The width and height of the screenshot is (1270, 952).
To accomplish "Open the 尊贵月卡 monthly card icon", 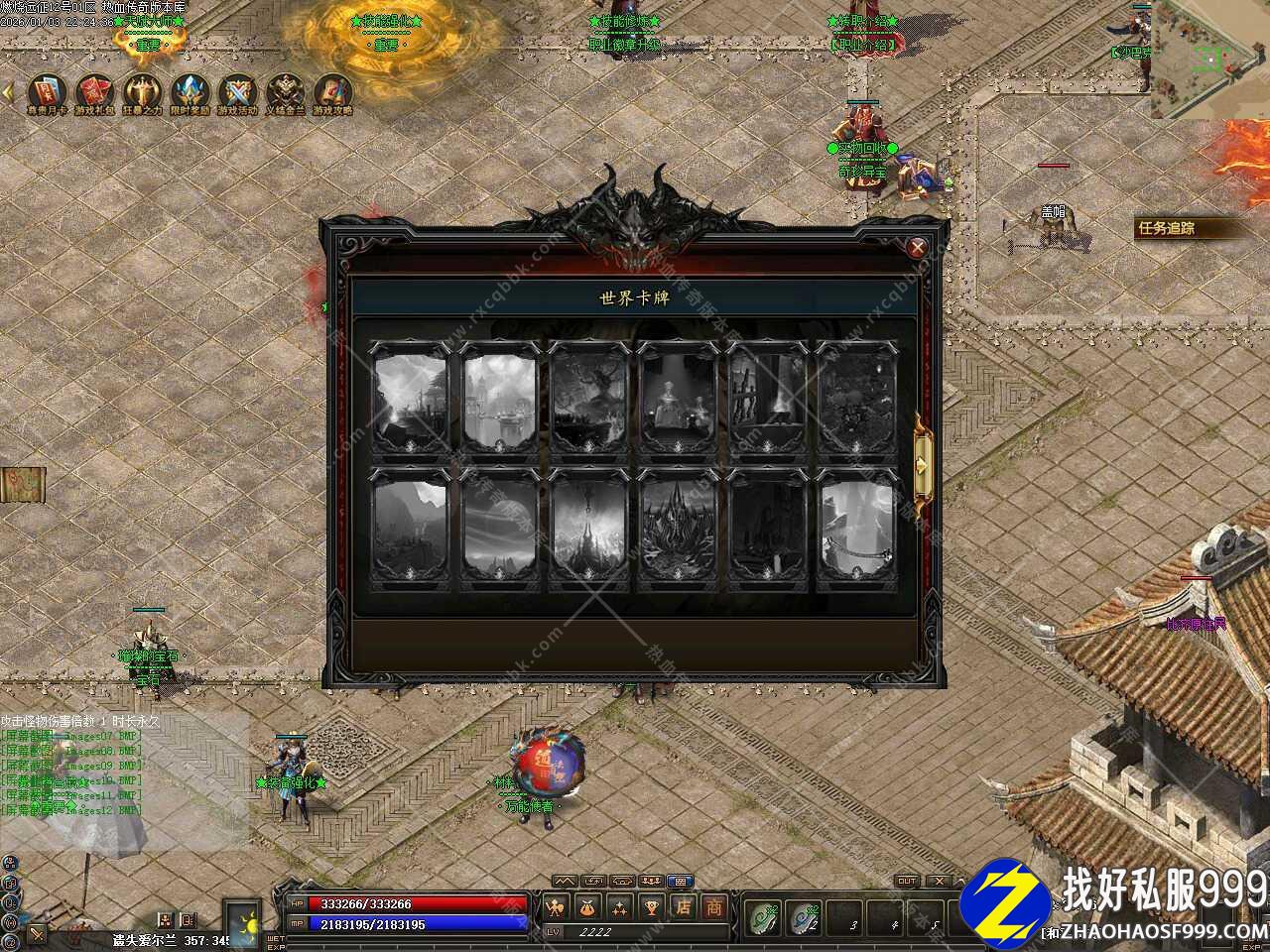I will pos(47,91).
